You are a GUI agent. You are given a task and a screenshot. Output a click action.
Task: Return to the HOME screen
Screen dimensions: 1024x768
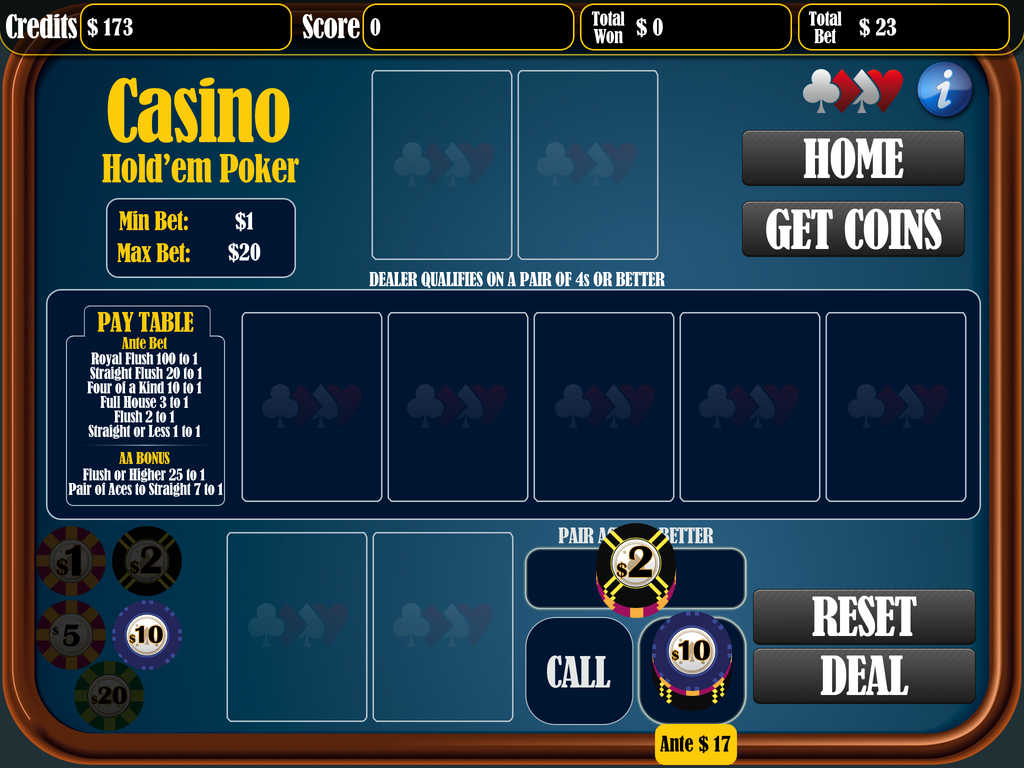[x=853, y=158]
